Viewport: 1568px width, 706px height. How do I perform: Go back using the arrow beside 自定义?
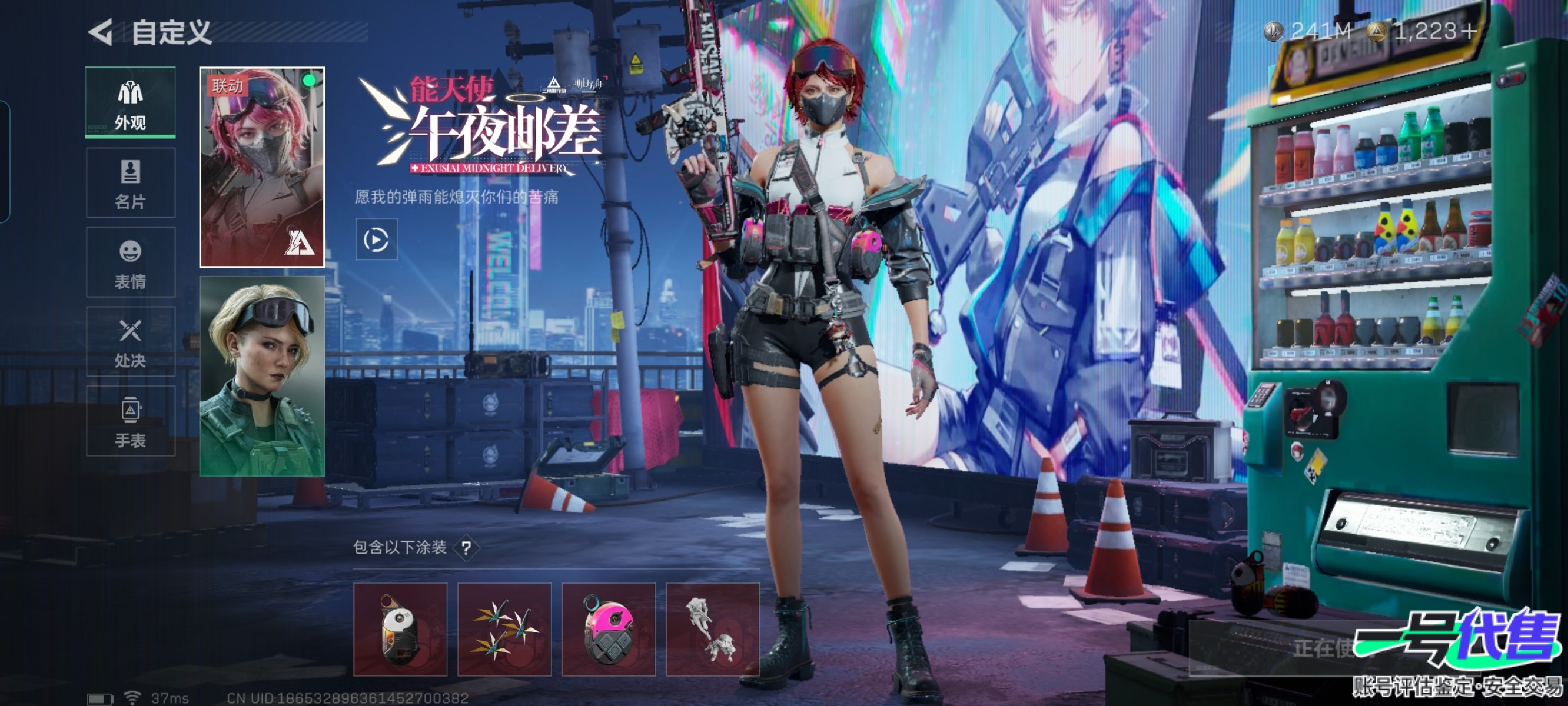(x=101, y=32)
